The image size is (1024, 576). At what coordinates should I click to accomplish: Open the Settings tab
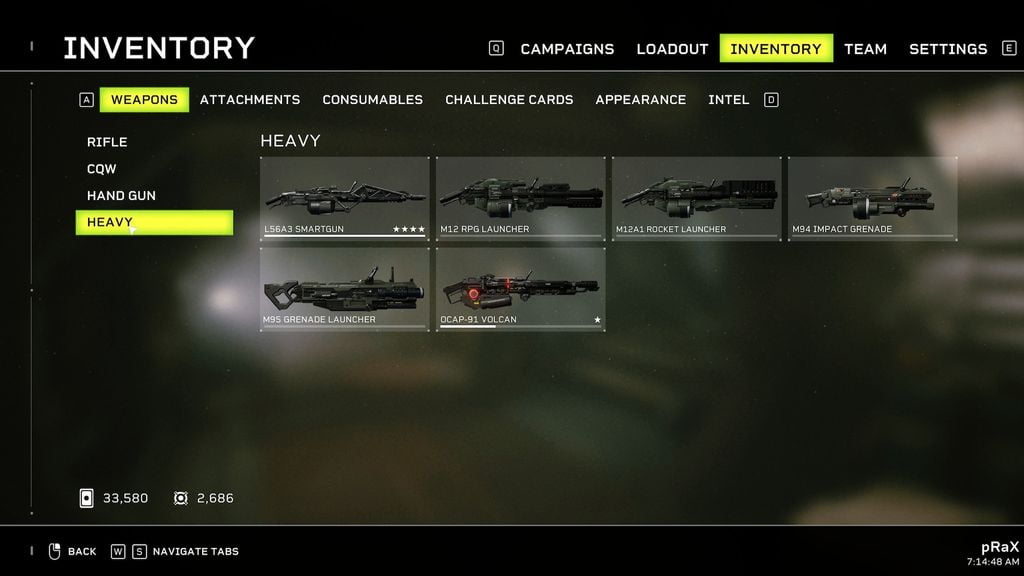pos(947,49)
